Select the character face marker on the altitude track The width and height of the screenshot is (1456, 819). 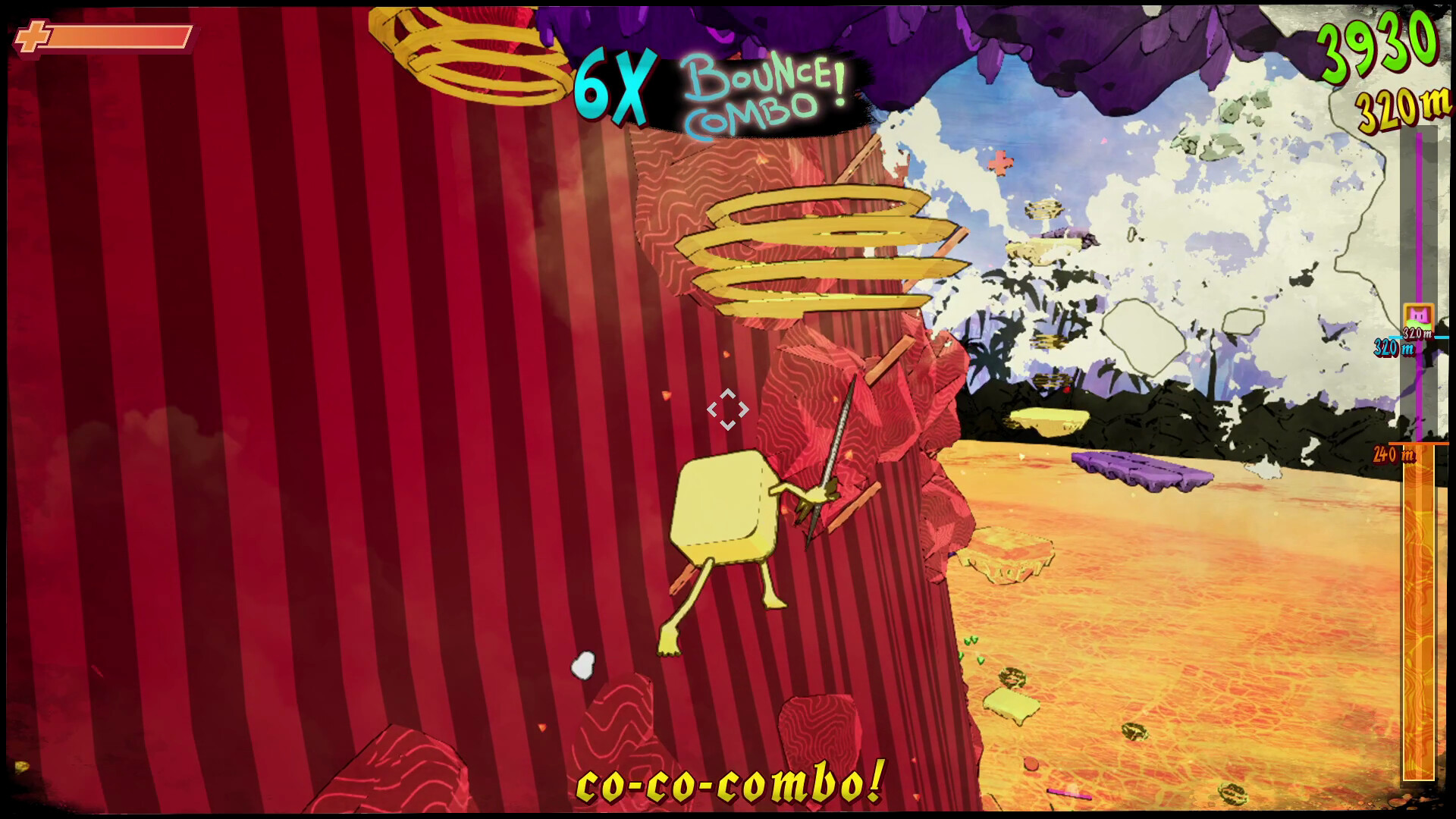1419,314
